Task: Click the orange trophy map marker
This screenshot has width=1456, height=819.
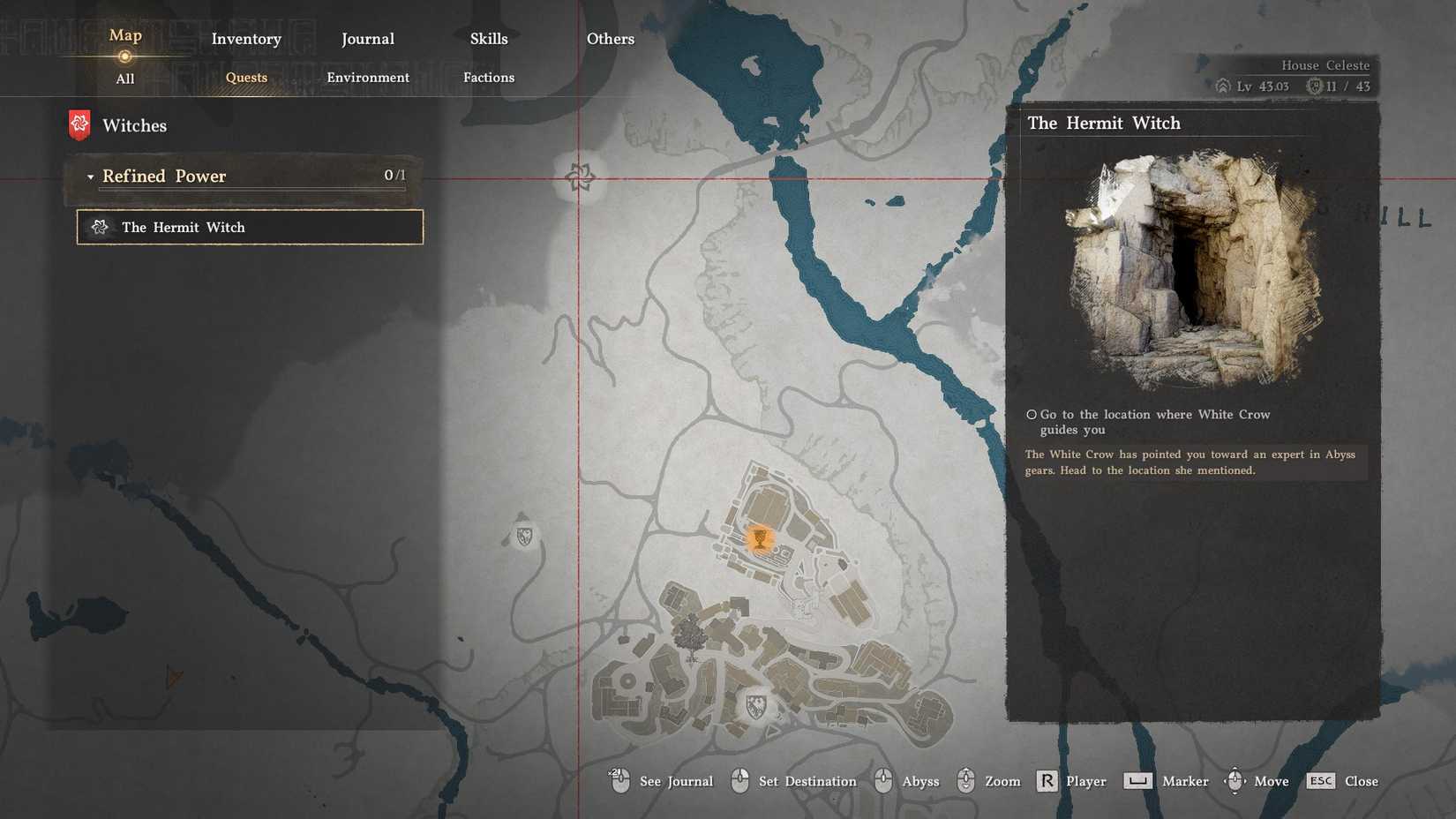Action: tap(759, 537)
